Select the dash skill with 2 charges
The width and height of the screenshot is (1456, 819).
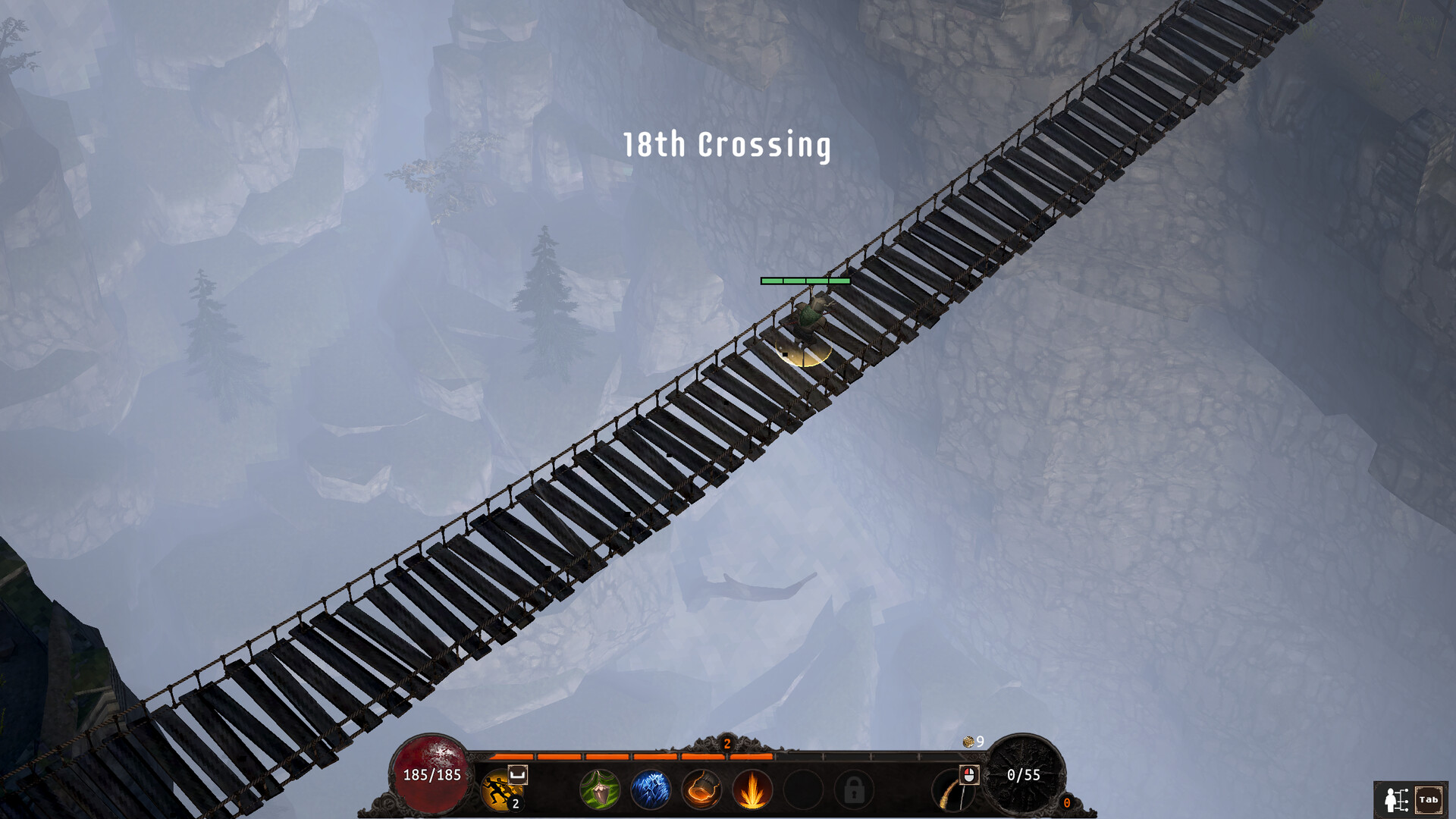502,789
